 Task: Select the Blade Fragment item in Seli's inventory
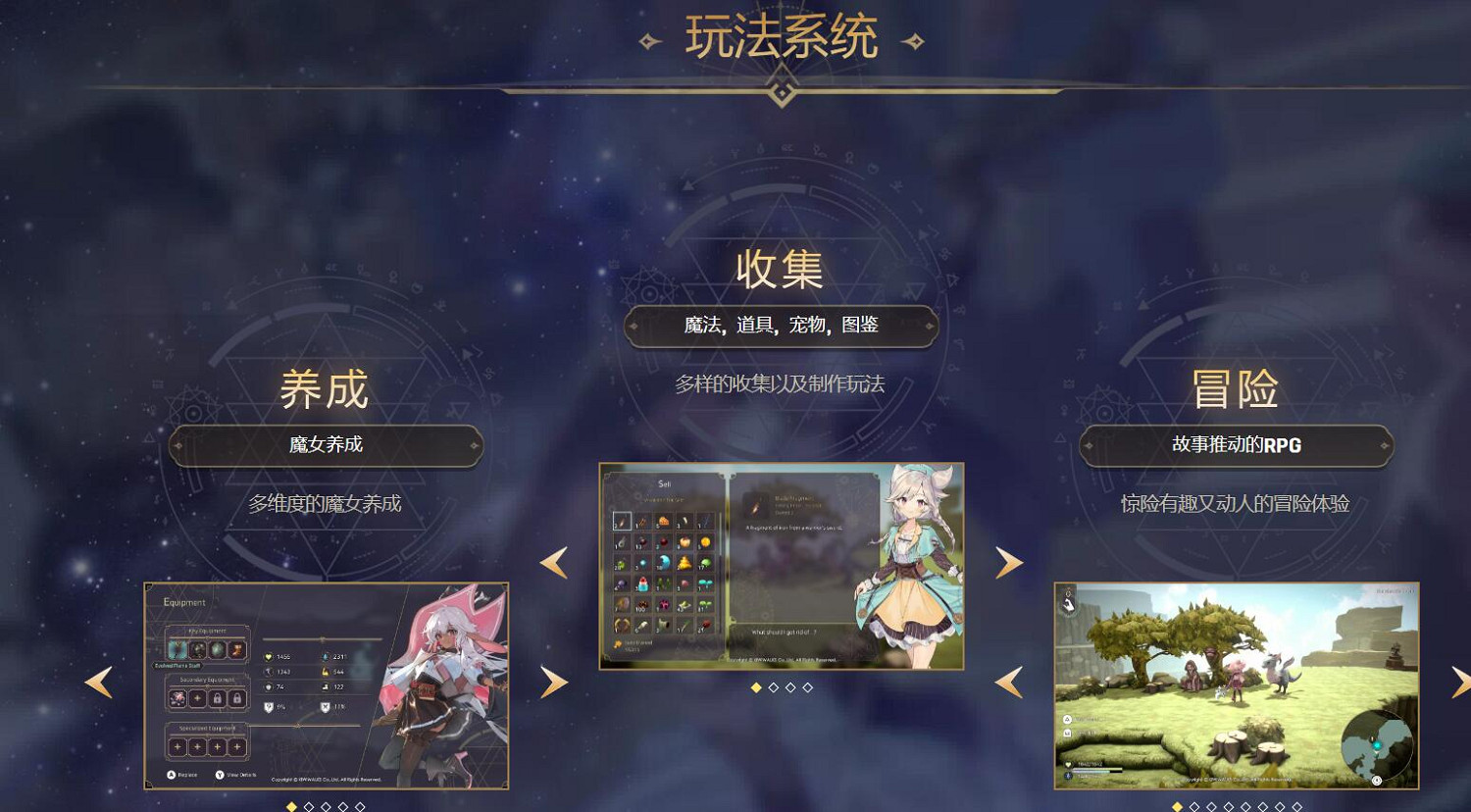click(x=622, y=521)
